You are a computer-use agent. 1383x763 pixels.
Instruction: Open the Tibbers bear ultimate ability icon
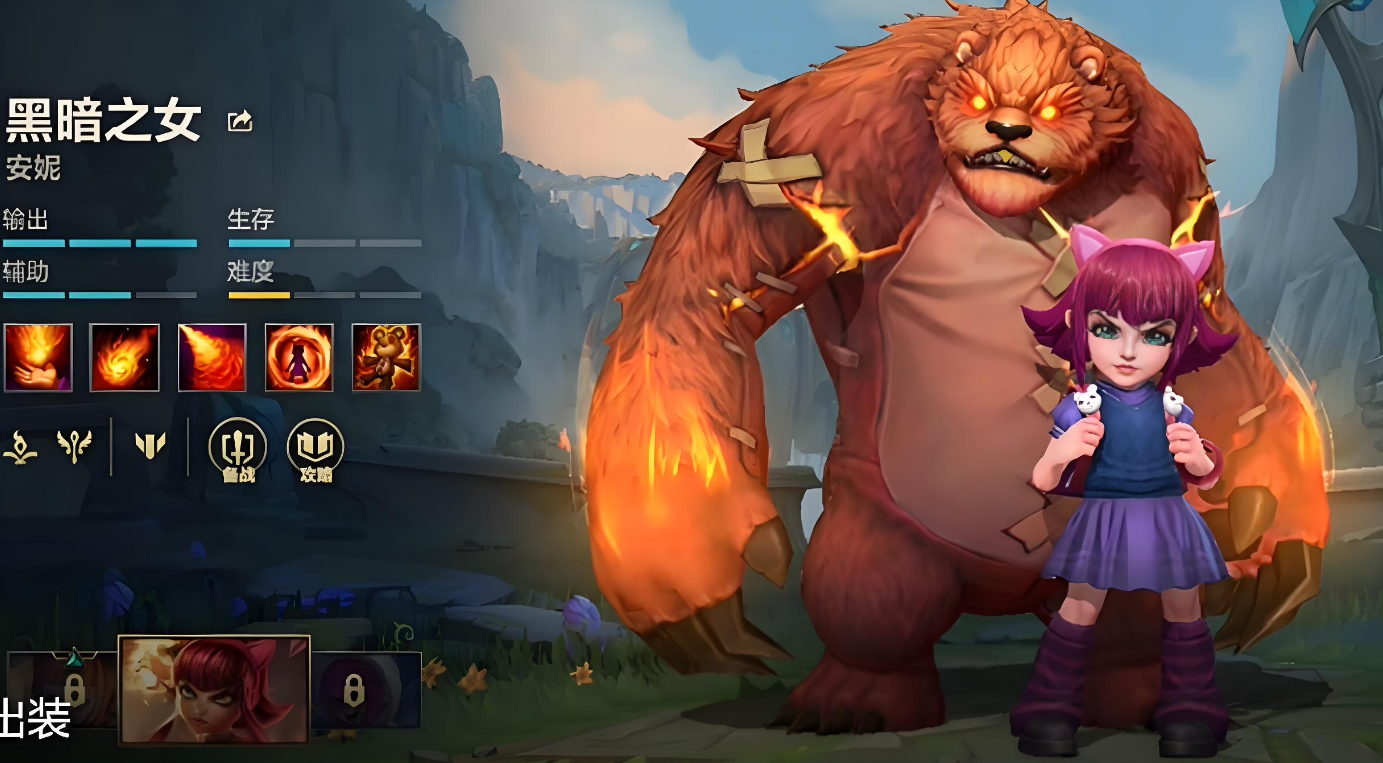point(386,357)
